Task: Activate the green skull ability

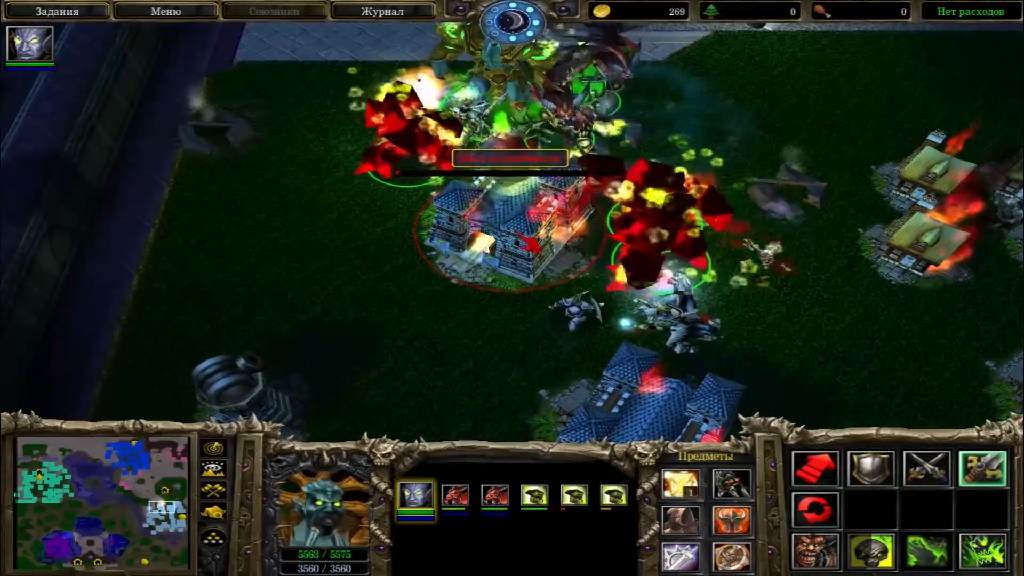Action: point(871,551)
